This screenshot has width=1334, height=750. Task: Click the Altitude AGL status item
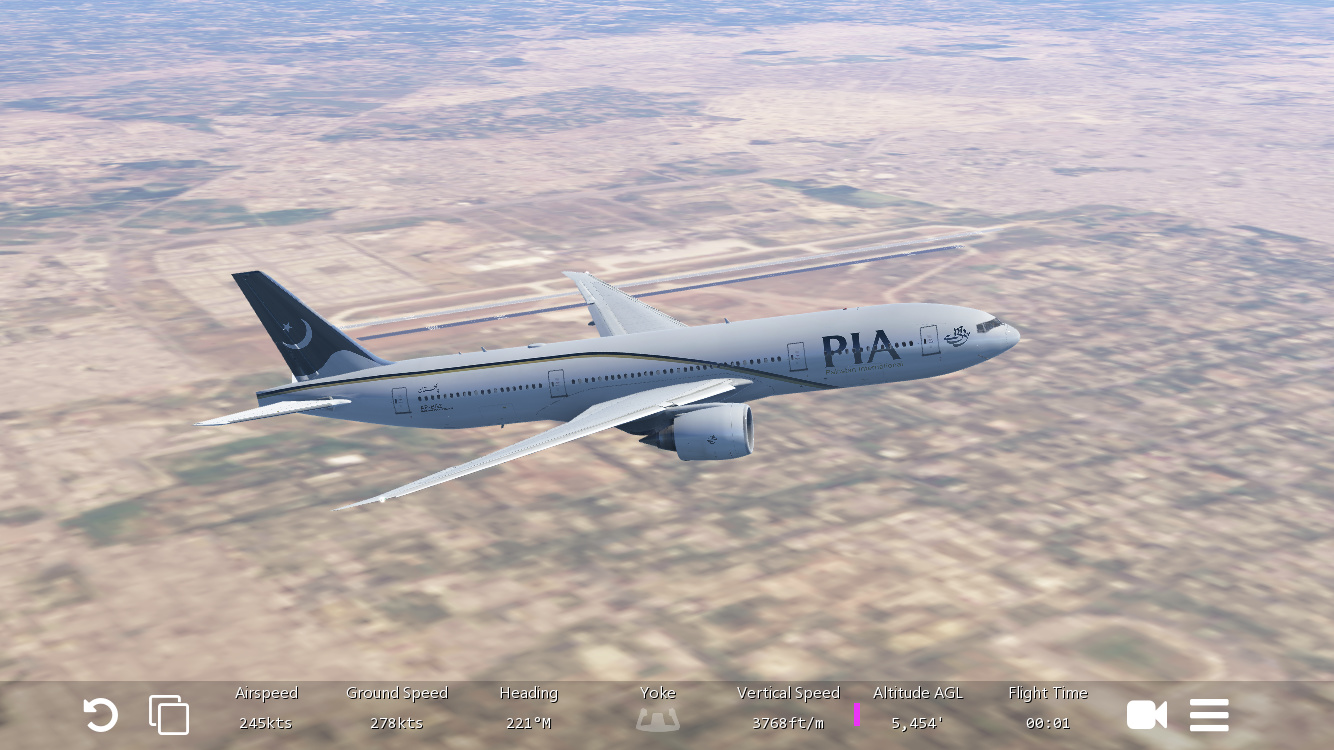click(918, 708)
